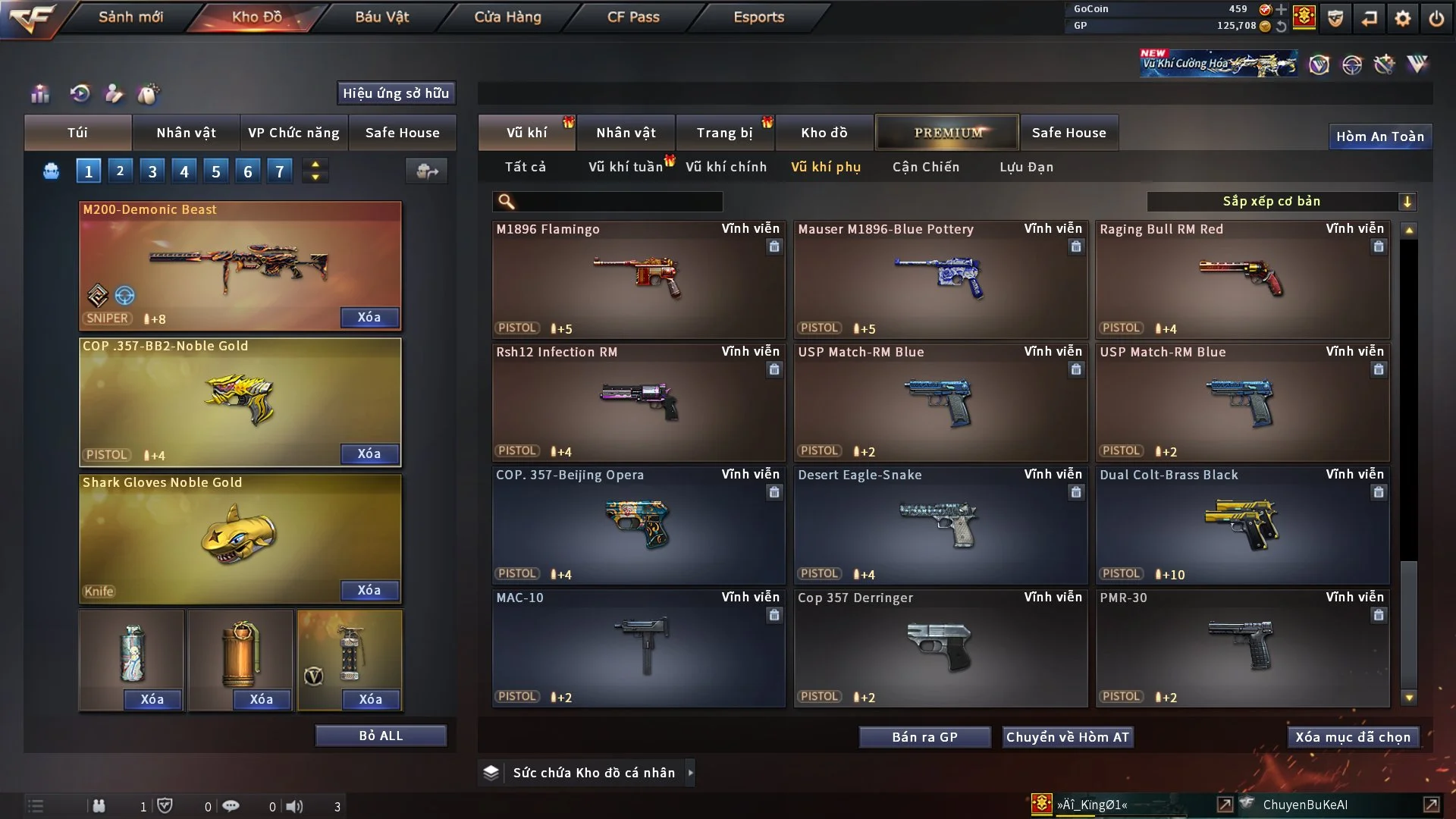Open the Cửa Hàng shop menu
This screenshot has height=819, width=1456.
click(x=507, y=17)
